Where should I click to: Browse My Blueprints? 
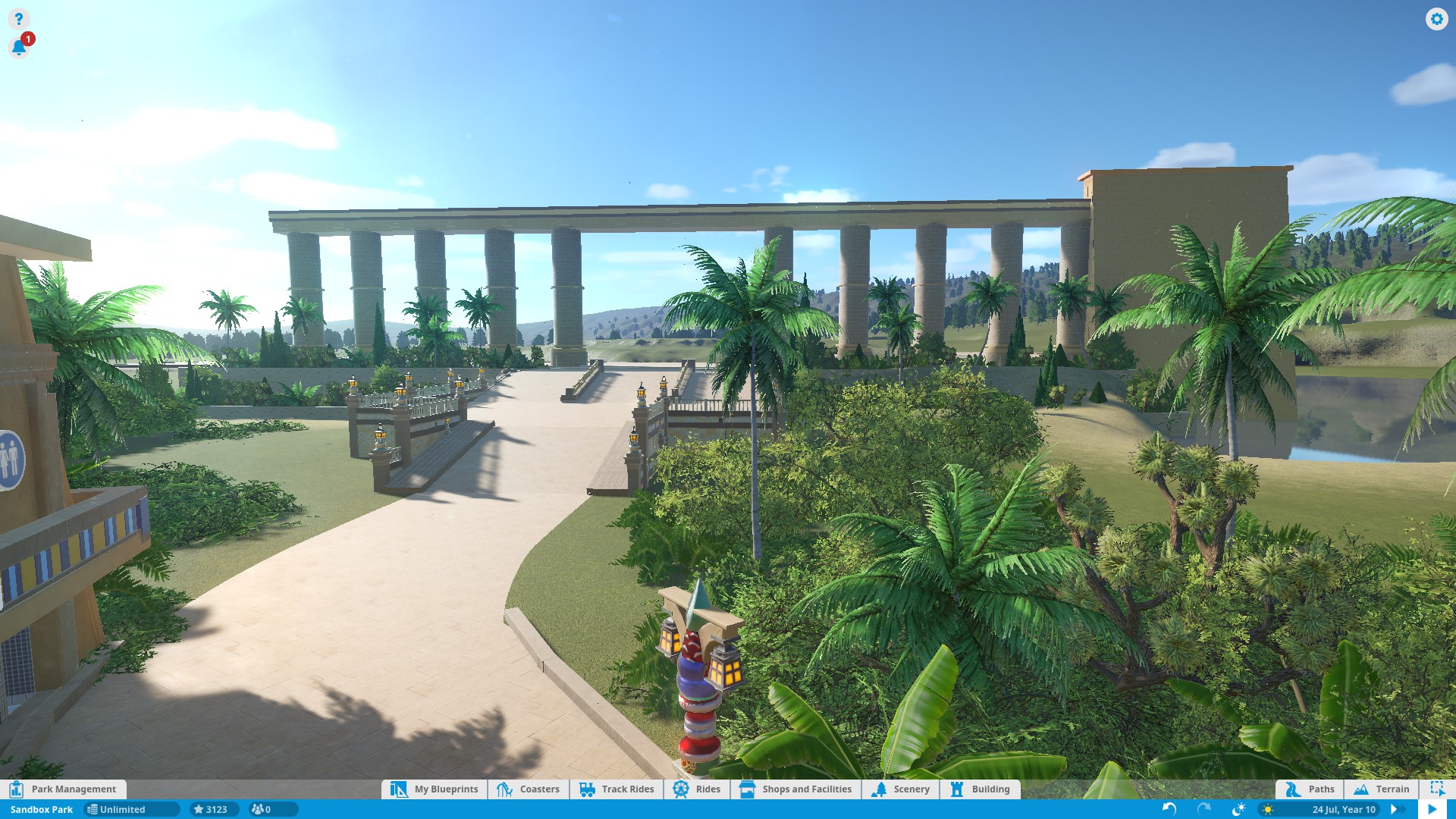435,789
